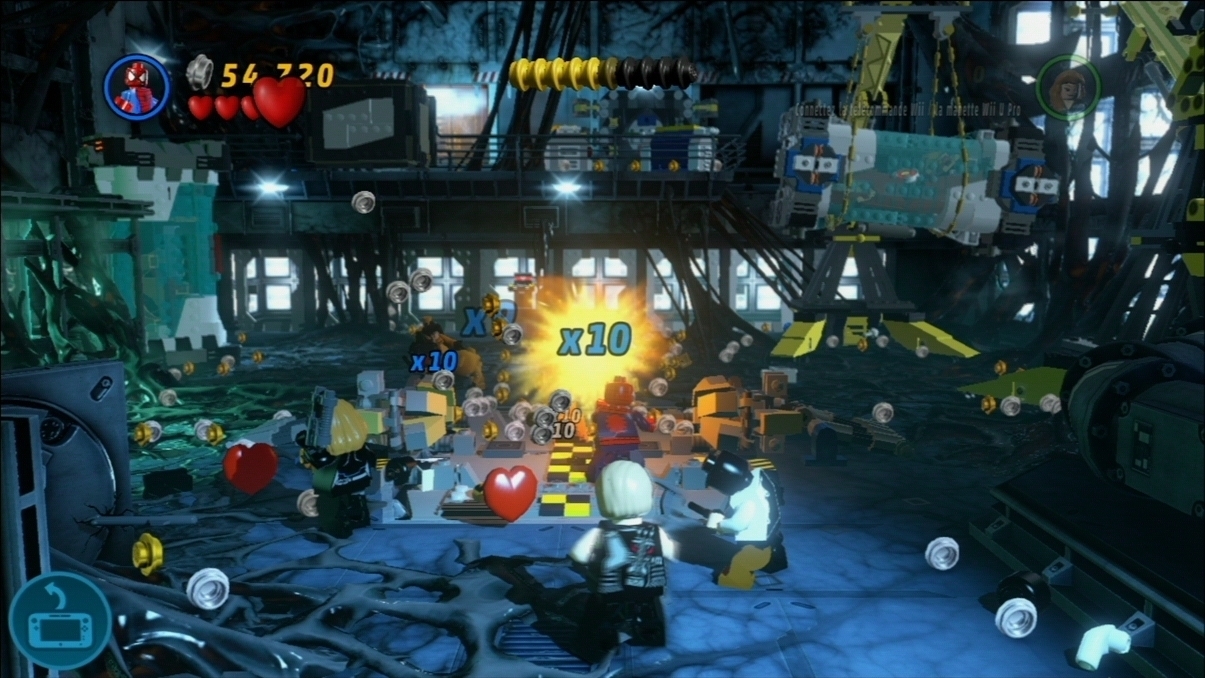Click the second player character portrait
The width and height of the screenshot is (1205, 678).
coord(1068,87)
